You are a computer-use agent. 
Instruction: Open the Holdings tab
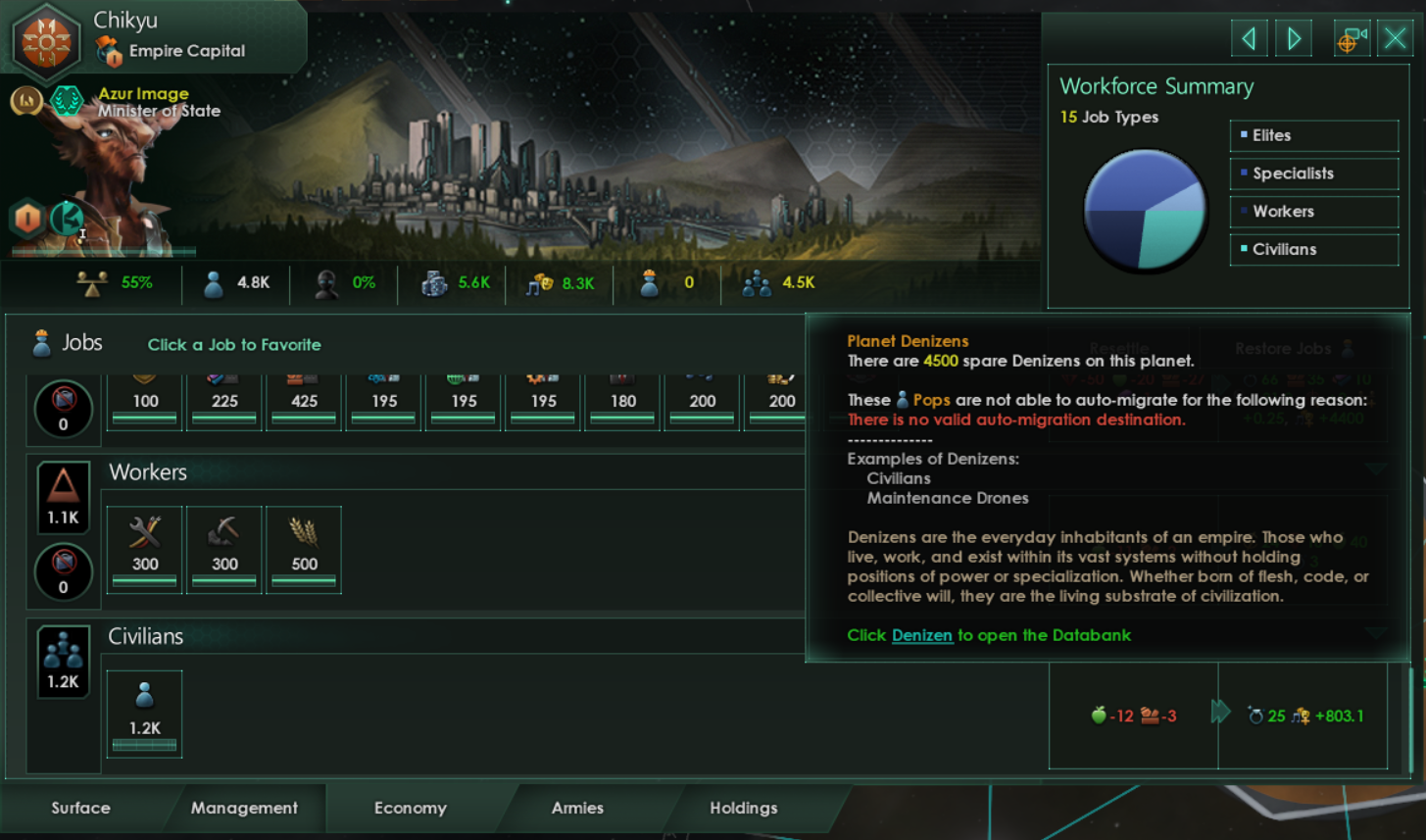743,808
